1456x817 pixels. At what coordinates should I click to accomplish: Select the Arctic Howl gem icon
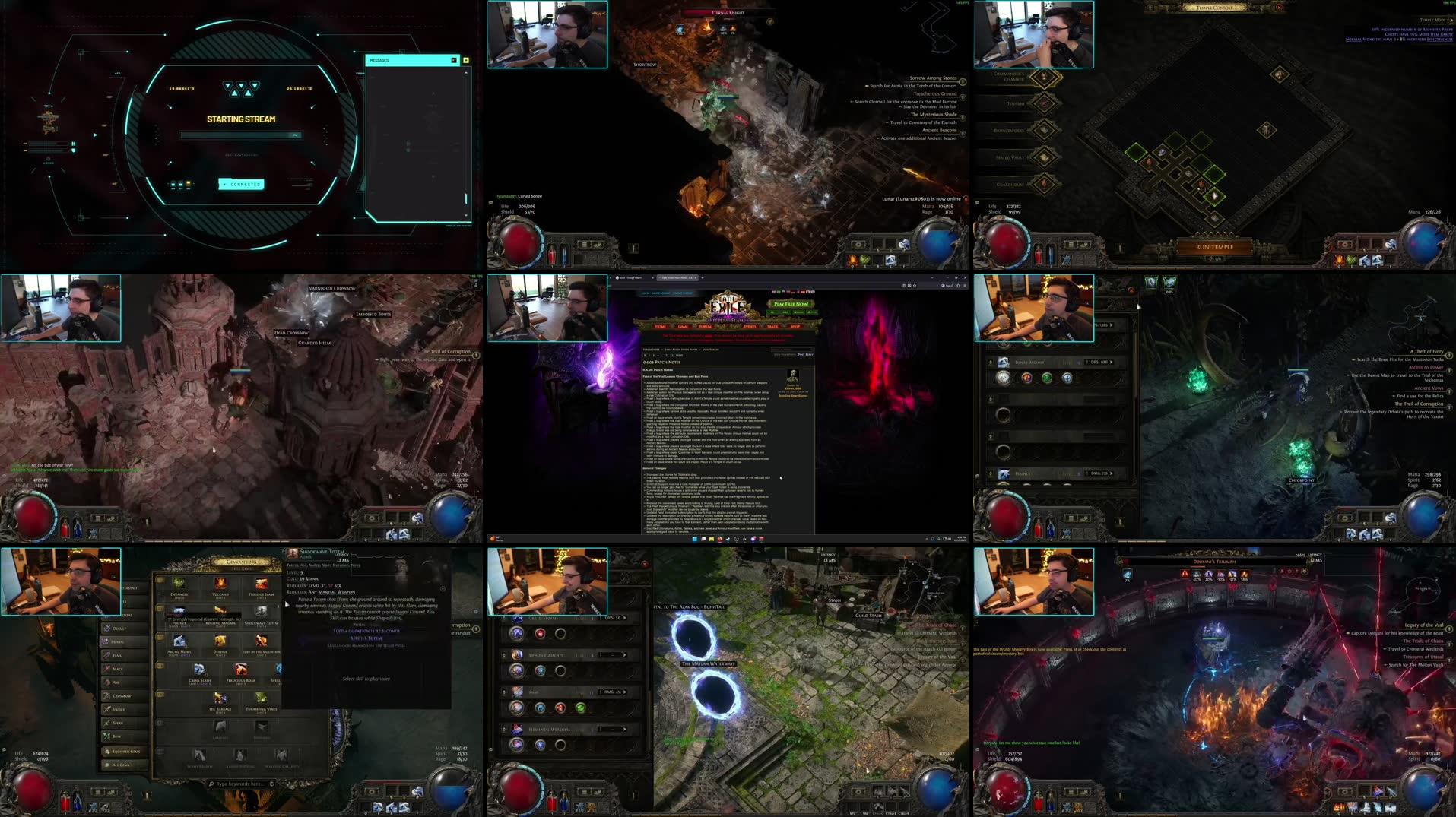coord(179,642)
